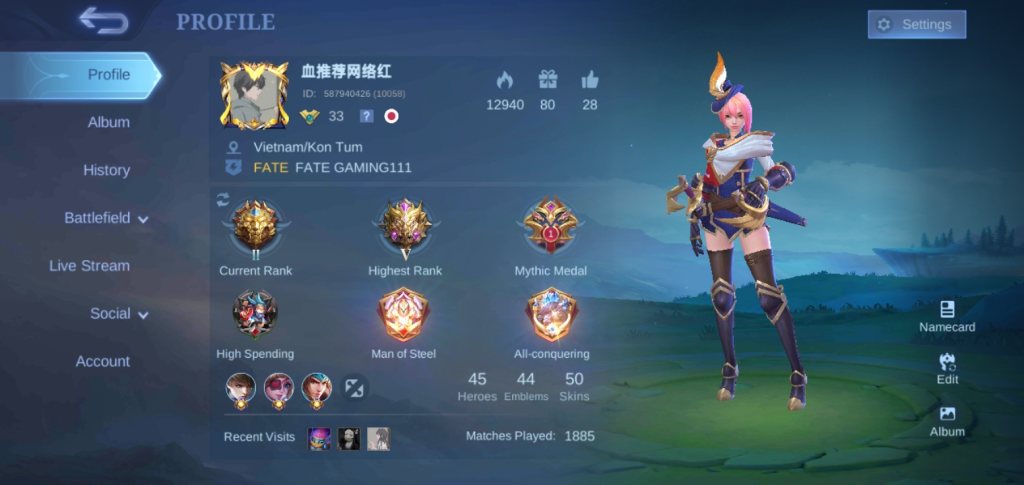Inspect the Mythic Medal badge
Image resolution: width=1024 pixels, height=485 pixels.
pyautogui.click(x=550, y=229)
